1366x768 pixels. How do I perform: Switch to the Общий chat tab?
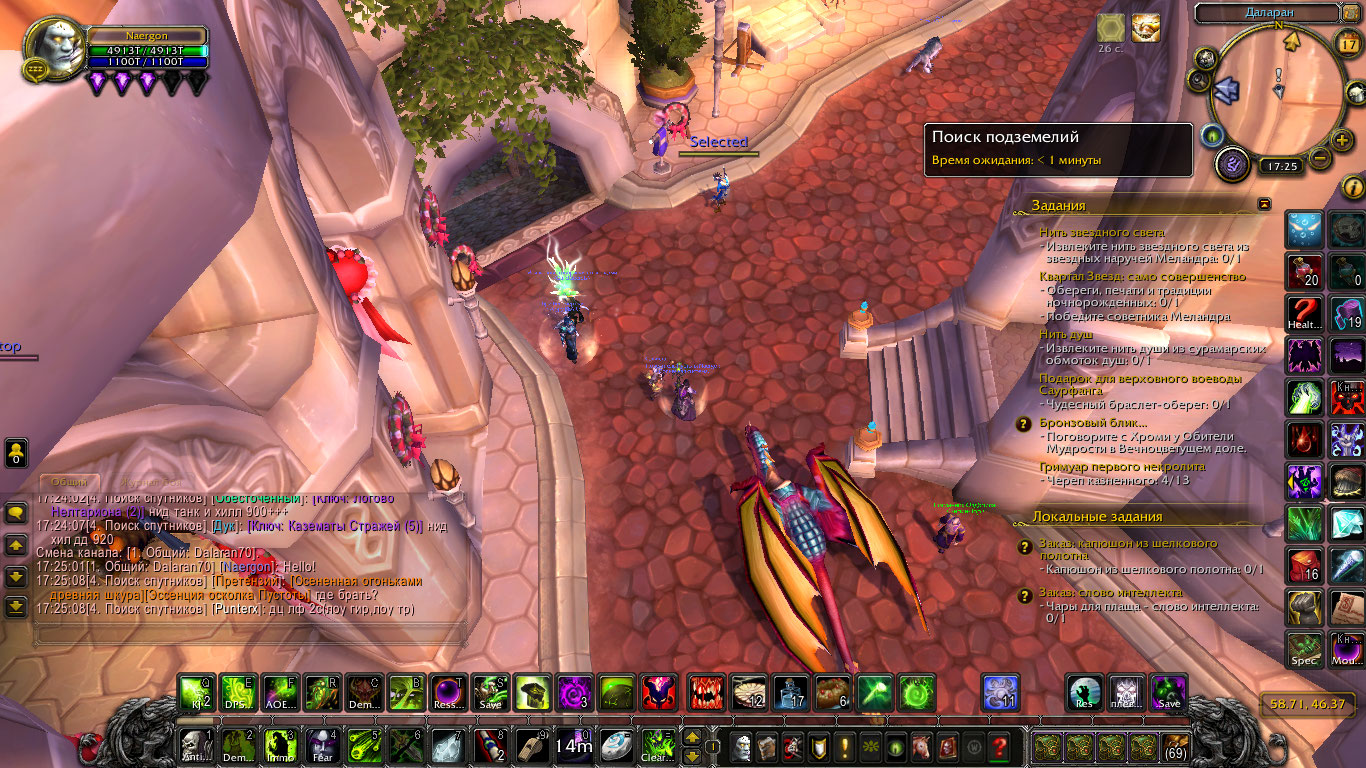(68, 482)
